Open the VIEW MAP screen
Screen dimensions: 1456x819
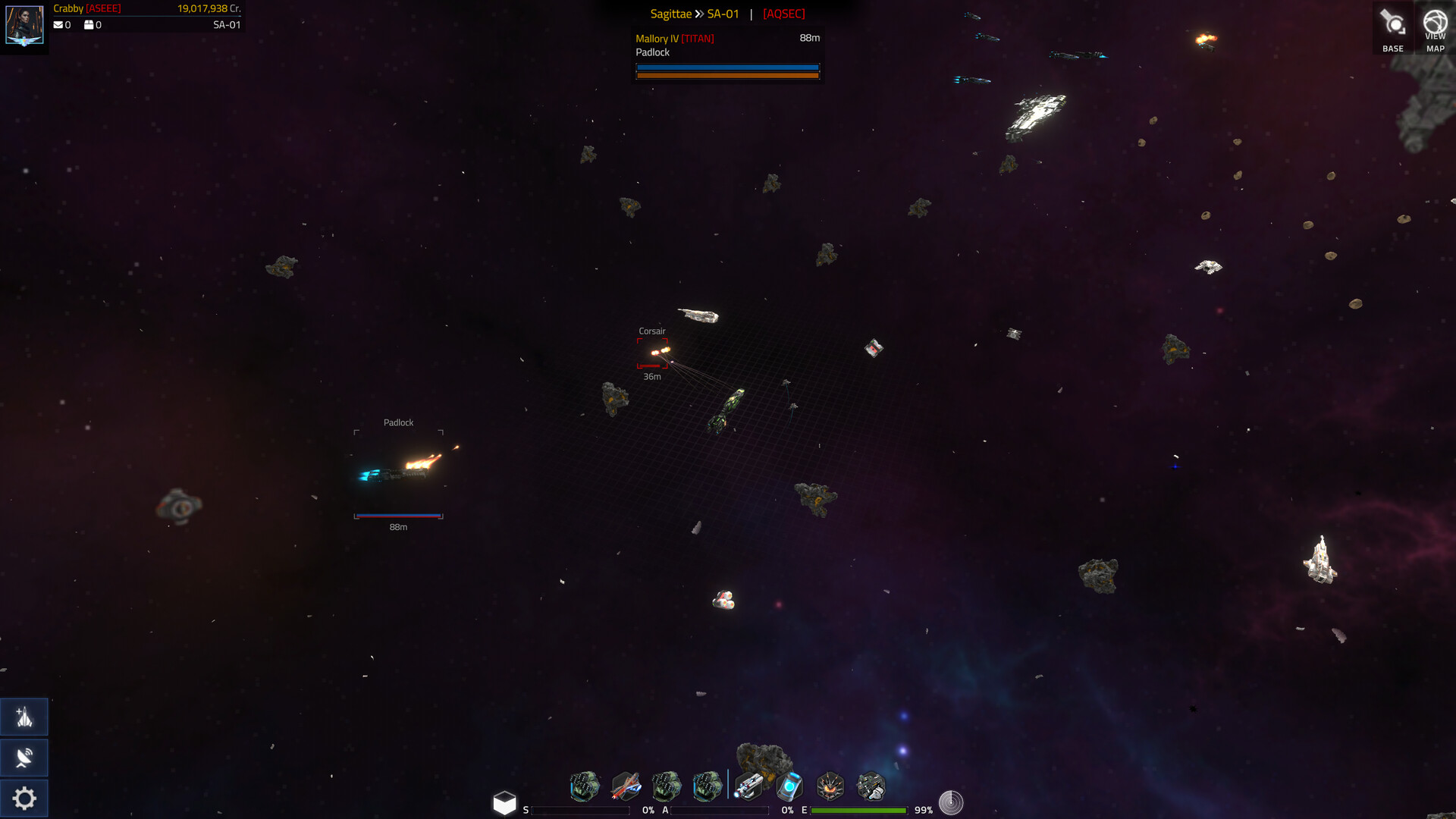(1436, 28)
